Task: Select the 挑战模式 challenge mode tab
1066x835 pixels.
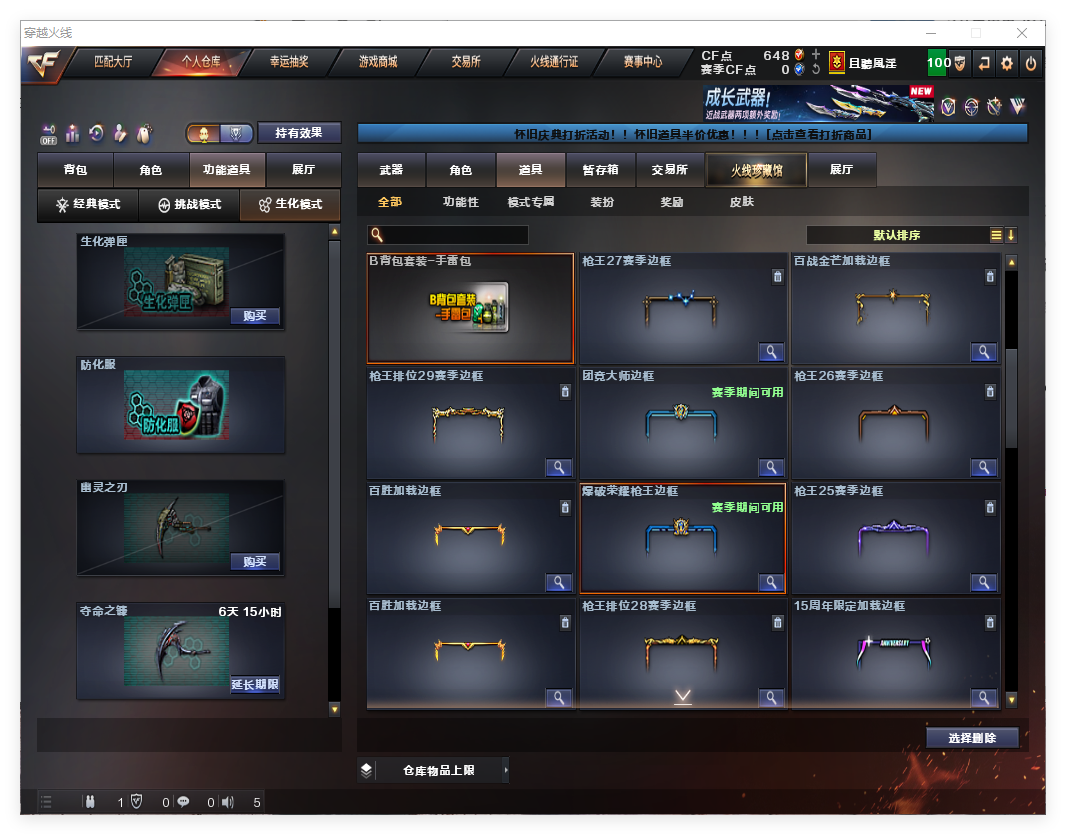Action: coord(189,205)
